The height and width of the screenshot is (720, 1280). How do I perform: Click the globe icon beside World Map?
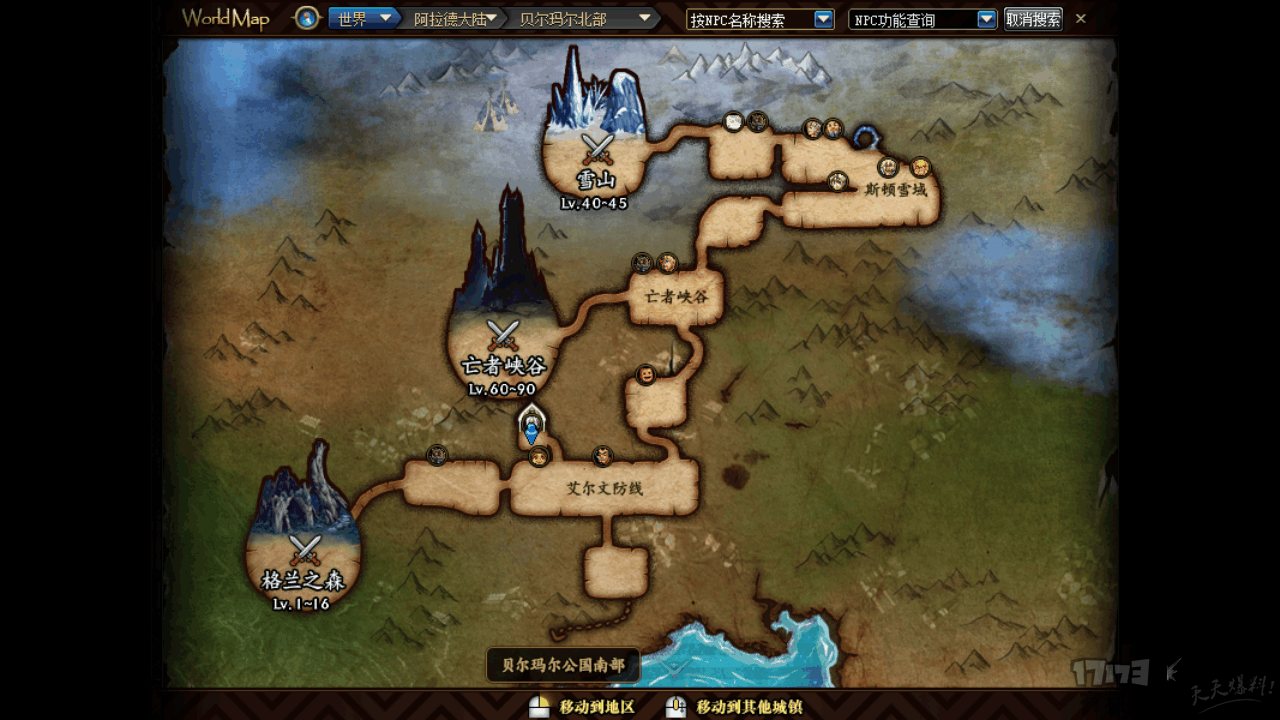307,18
